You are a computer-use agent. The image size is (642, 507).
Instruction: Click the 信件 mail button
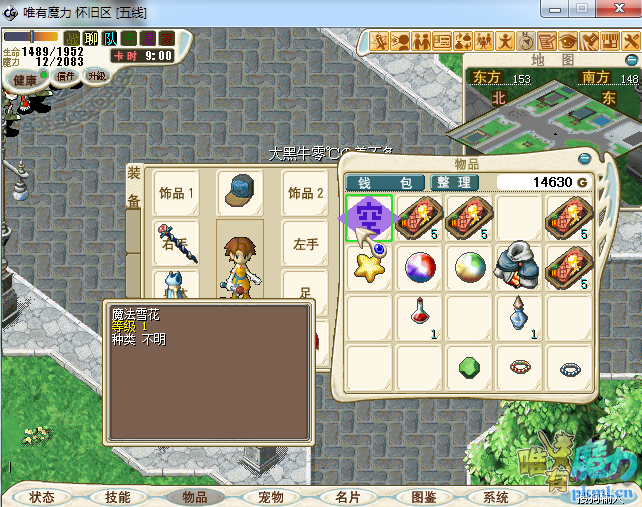coord(66,76)
